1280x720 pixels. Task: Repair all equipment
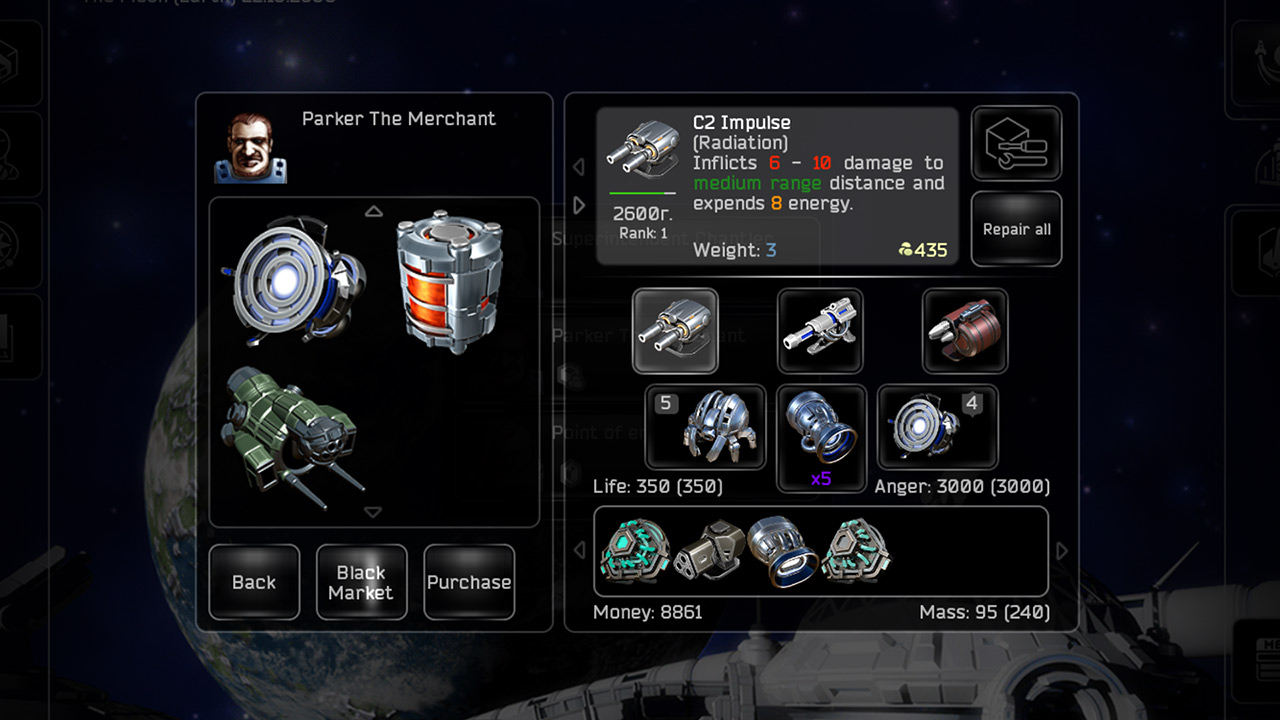(x=1016, y=229)
